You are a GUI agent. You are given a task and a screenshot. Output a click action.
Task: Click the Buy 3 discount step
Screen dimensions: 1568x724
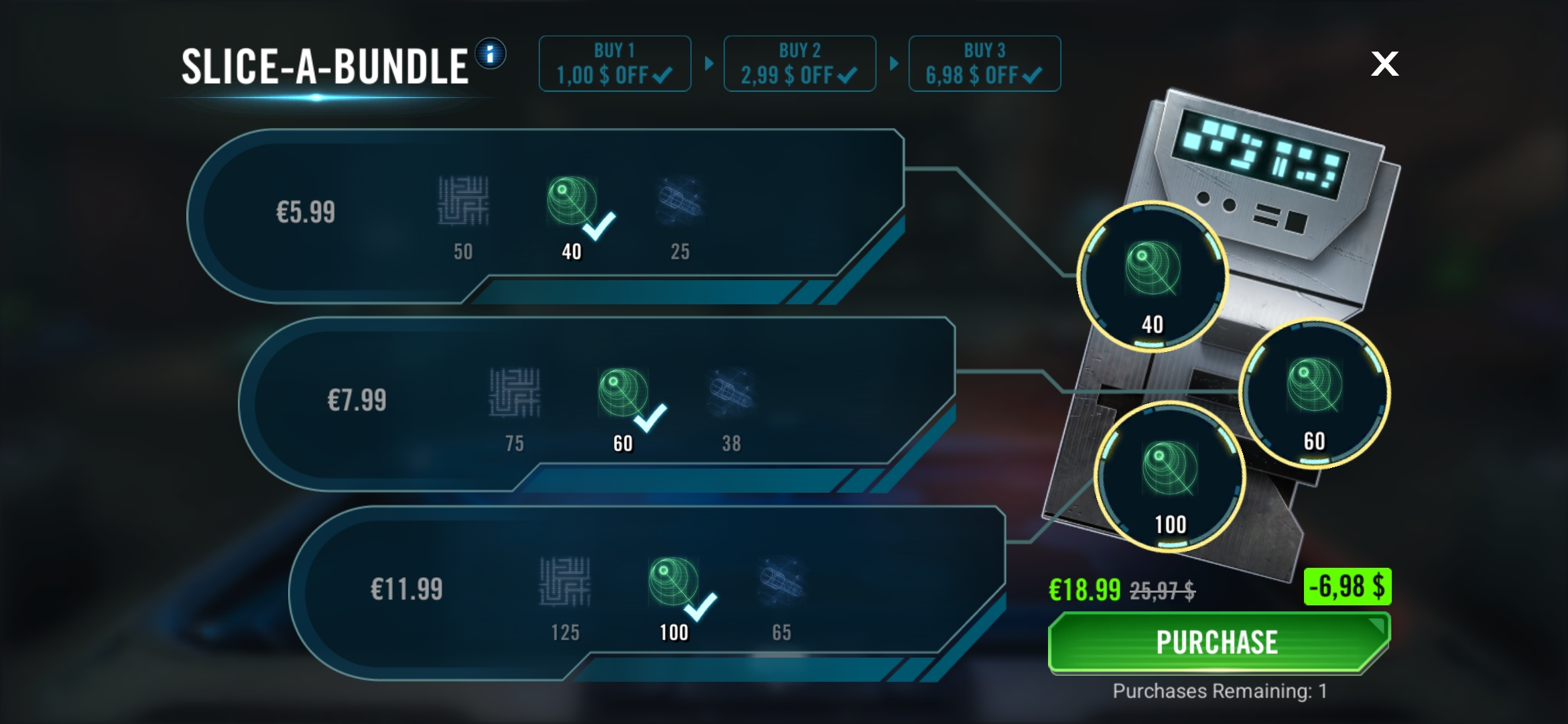[984, 64]
